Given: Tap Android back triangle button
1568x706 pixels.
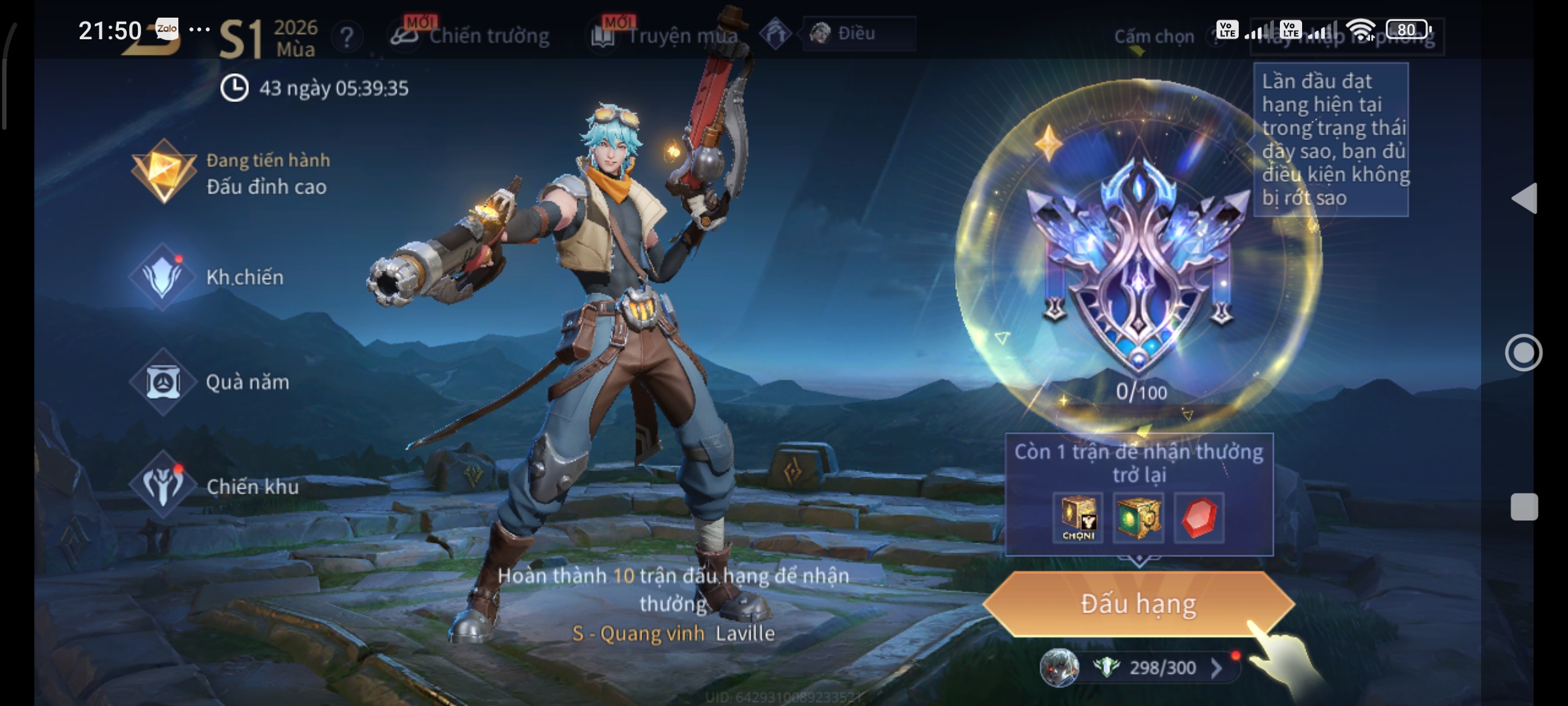Looking at the screenshot, I should (x=1524, y=198).
